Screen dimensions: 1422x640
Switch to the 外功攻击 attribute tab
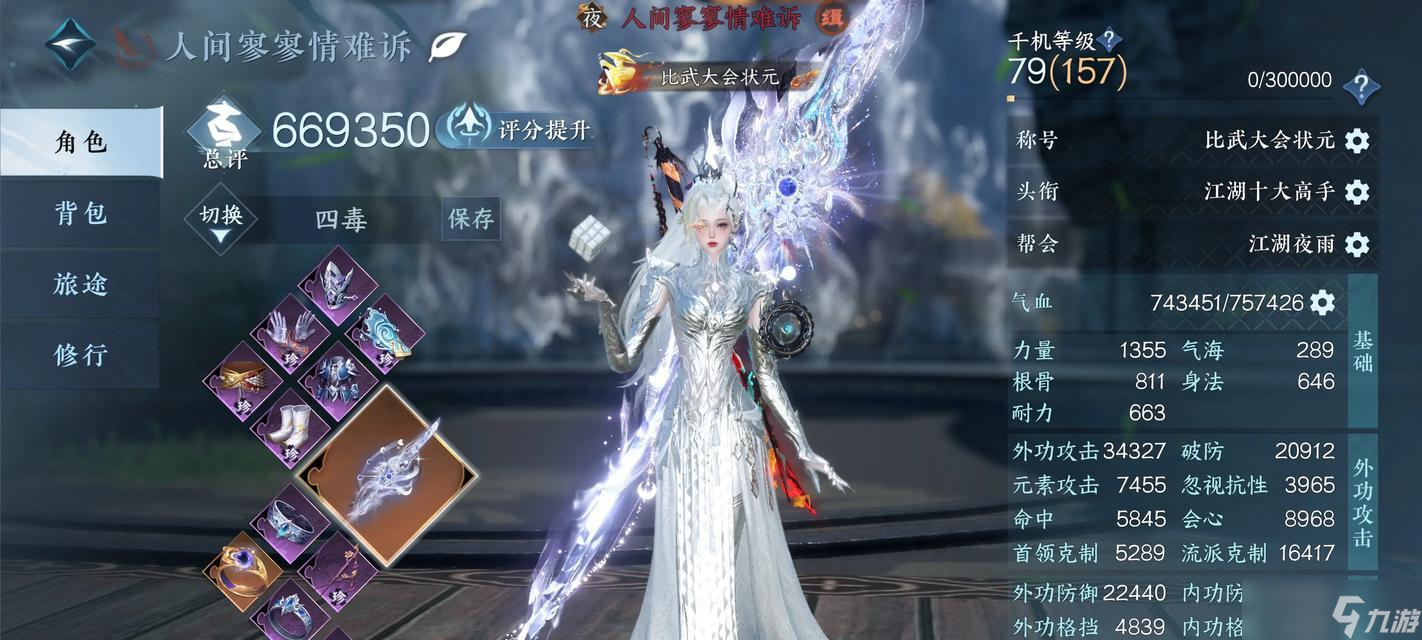[x=1362, y=502]
